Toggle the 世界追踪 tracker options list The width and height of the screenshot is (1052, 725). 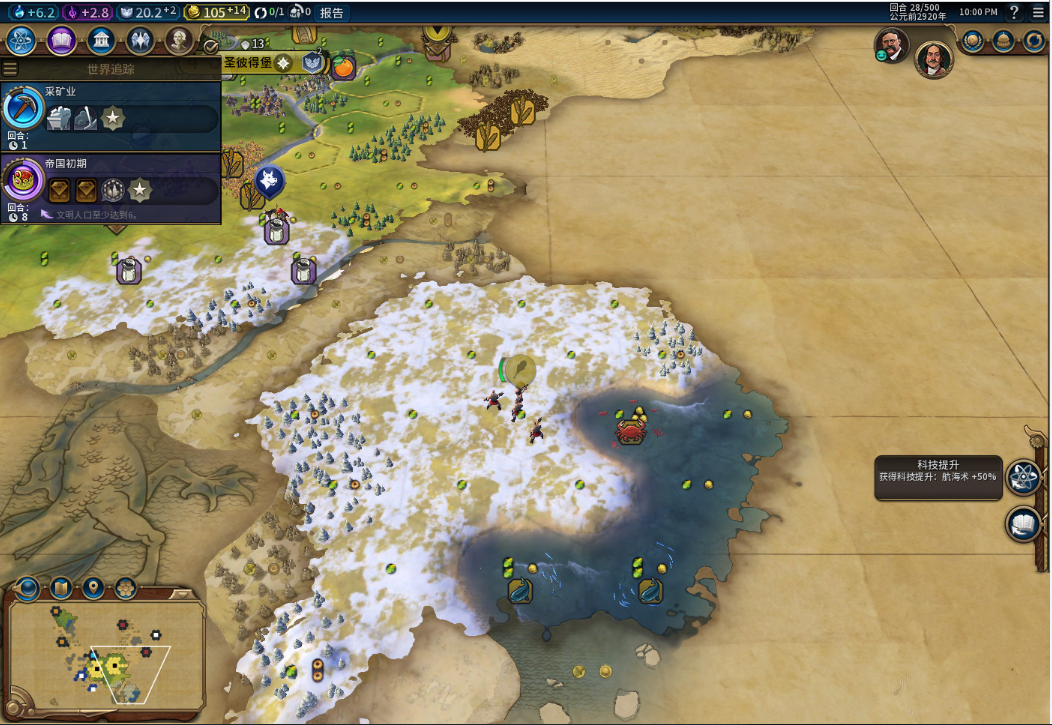click(x=10, y=69)
